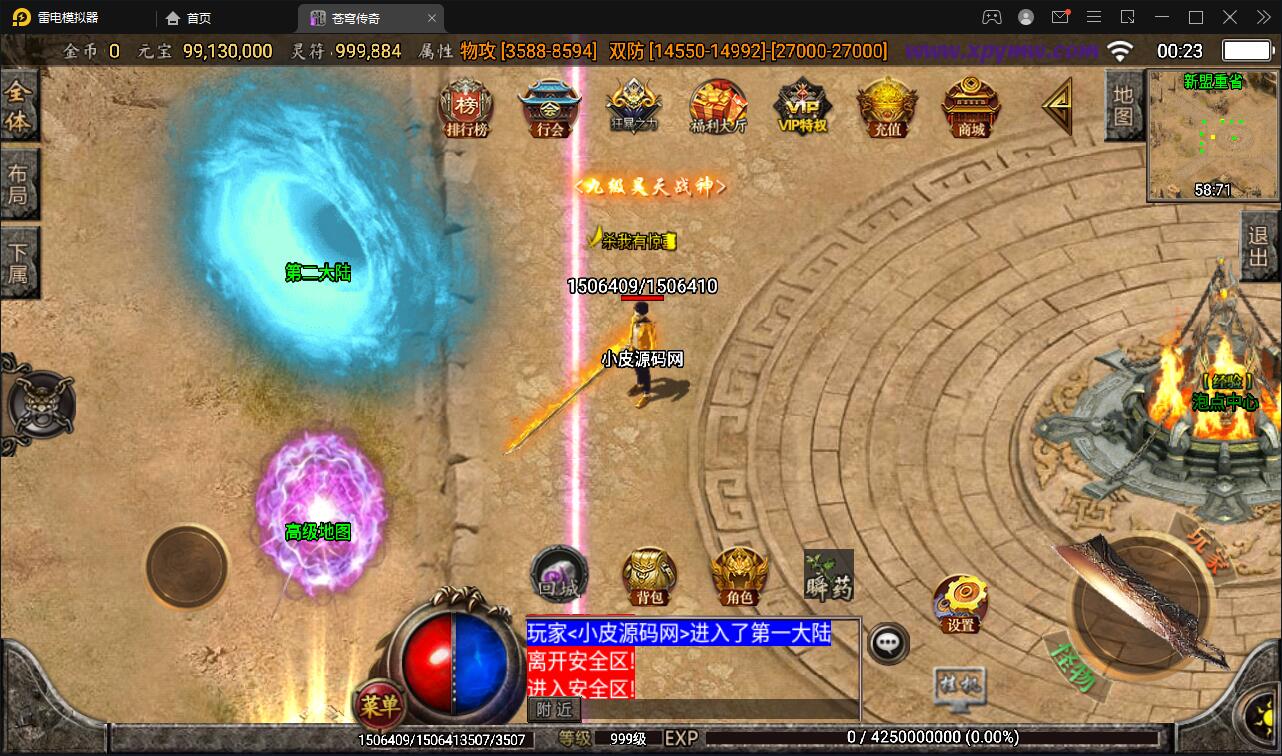1282x756 pixels.
Task: Open the 设置 settings gear
Action: coord(960,603)
